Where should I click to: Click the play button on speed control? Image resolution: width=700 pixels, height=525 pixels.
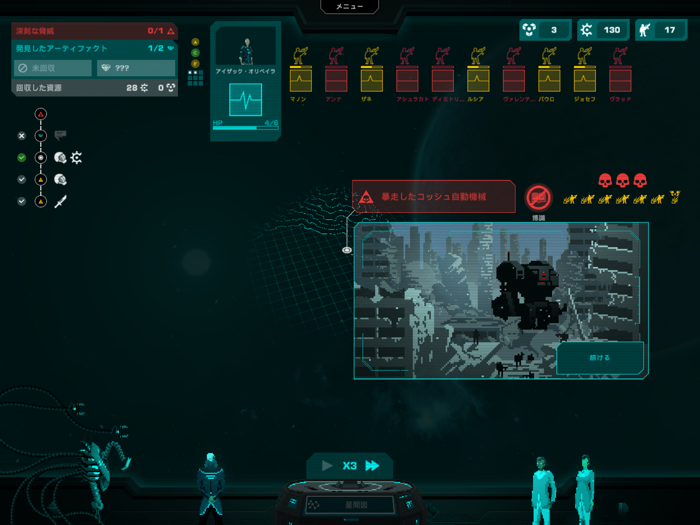click(x=326, y=465)
